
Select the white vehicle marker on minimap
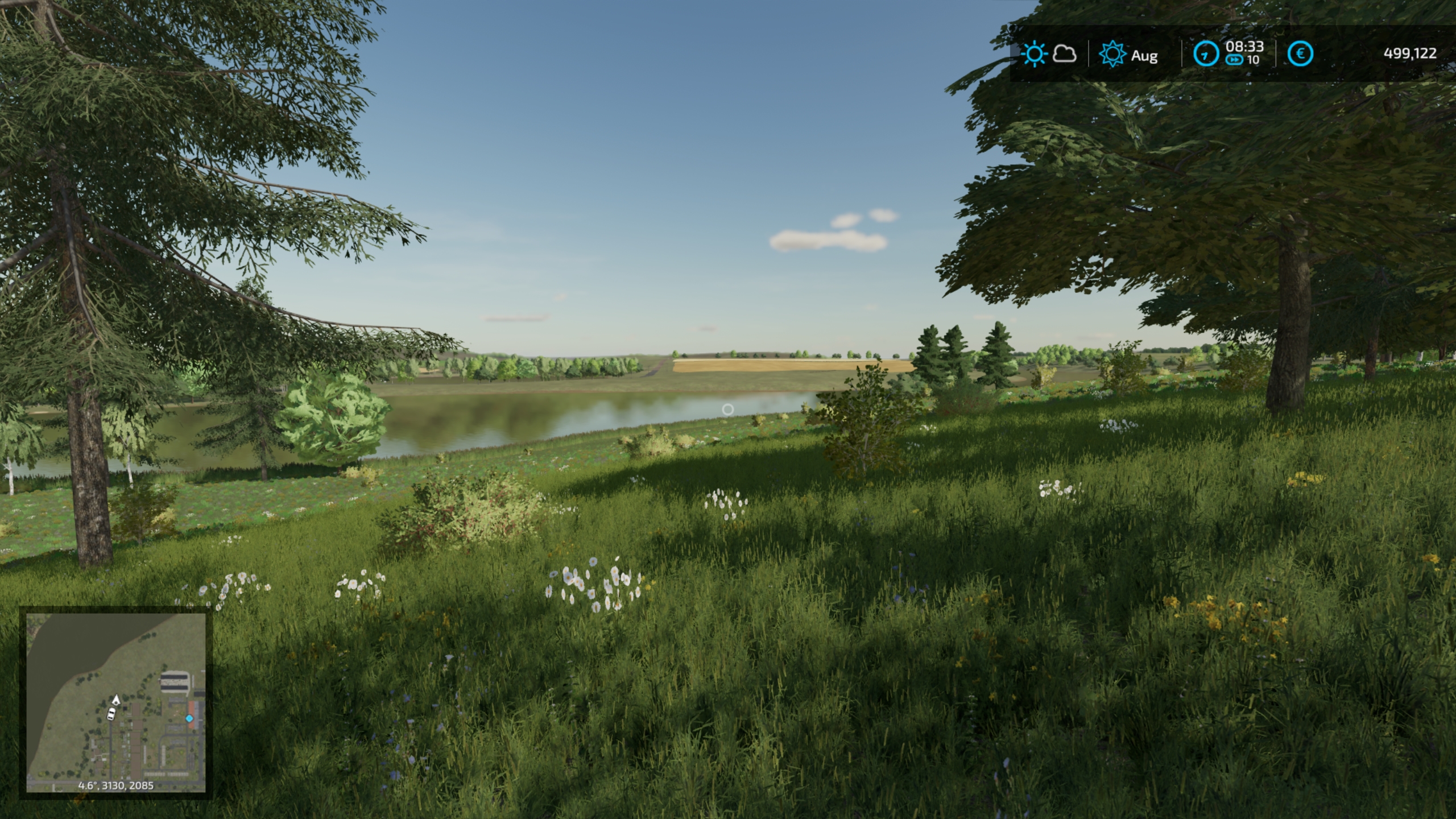click(x=111, y=713)
